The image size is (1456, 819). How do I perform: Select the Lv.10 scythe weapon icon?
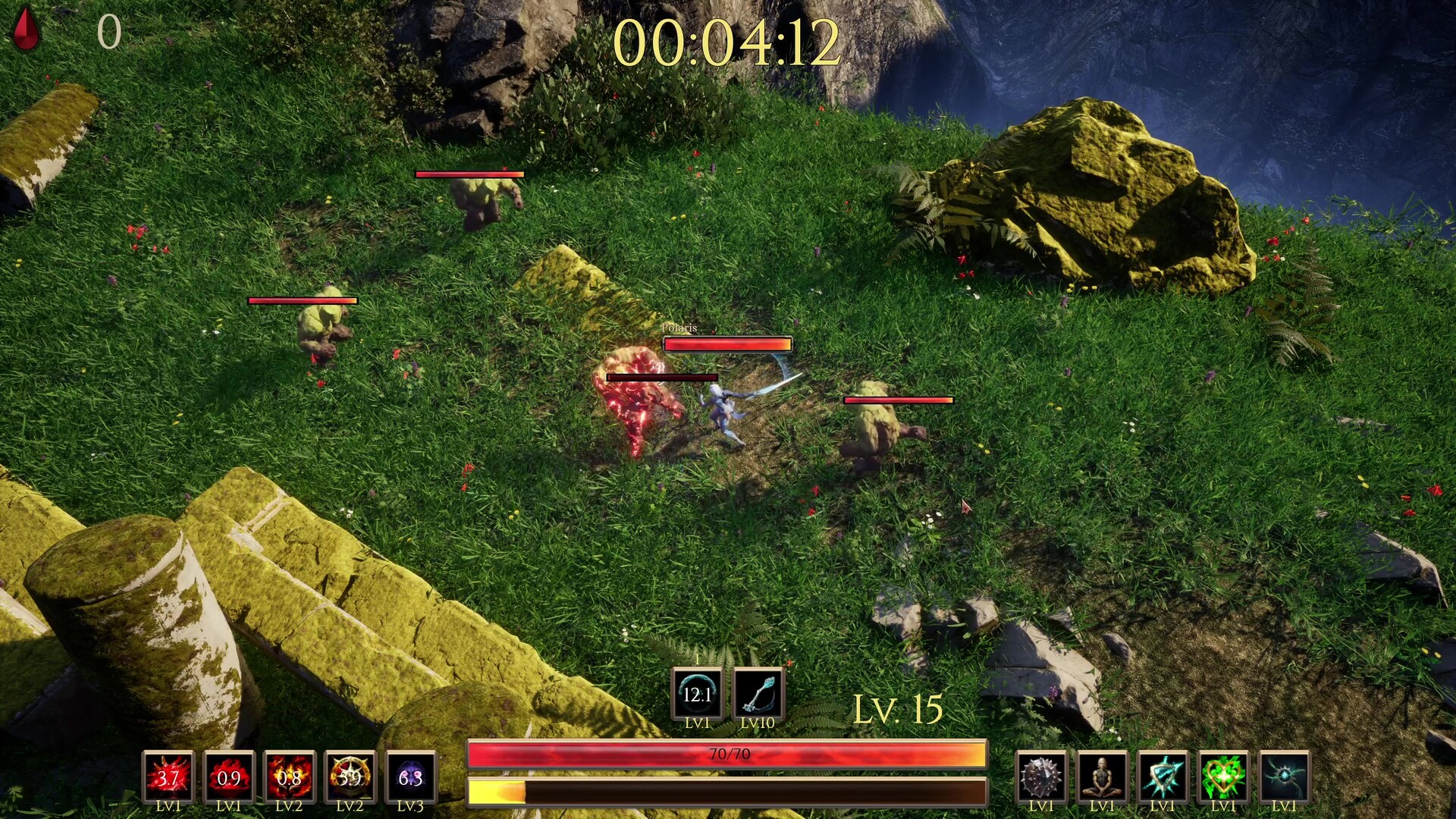coord(758,692)
